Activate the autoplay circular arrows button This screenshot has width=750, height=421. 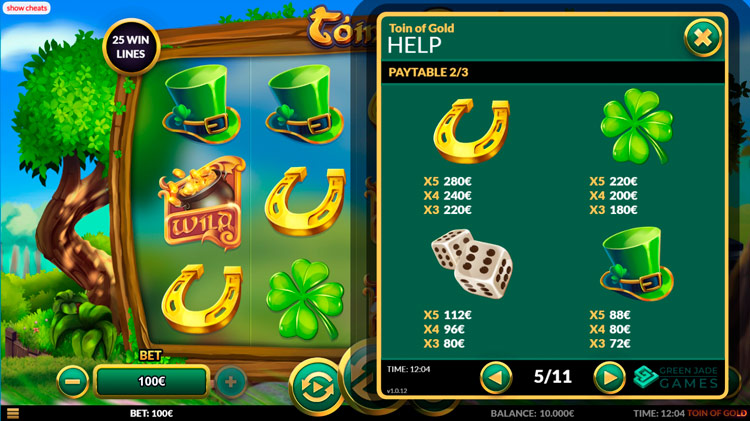click(318, 386)
